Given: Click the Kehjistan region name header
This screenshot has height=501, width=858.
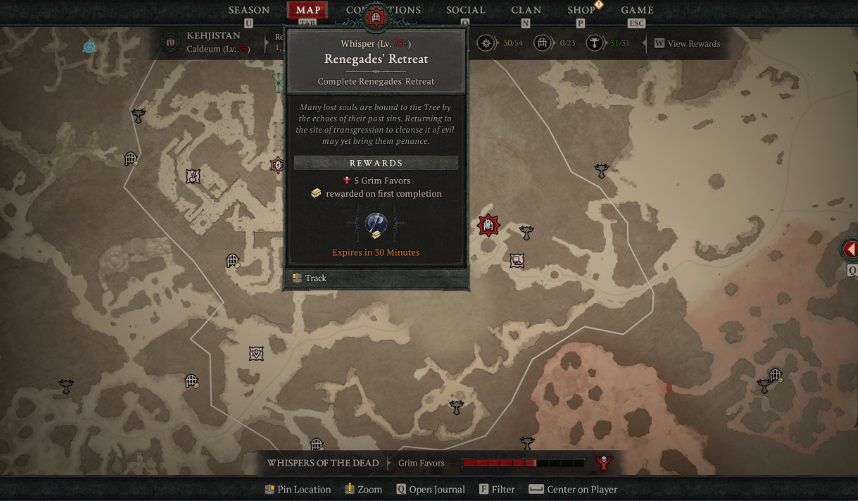Looking at the screenshot, I should (x=213, y=35).
